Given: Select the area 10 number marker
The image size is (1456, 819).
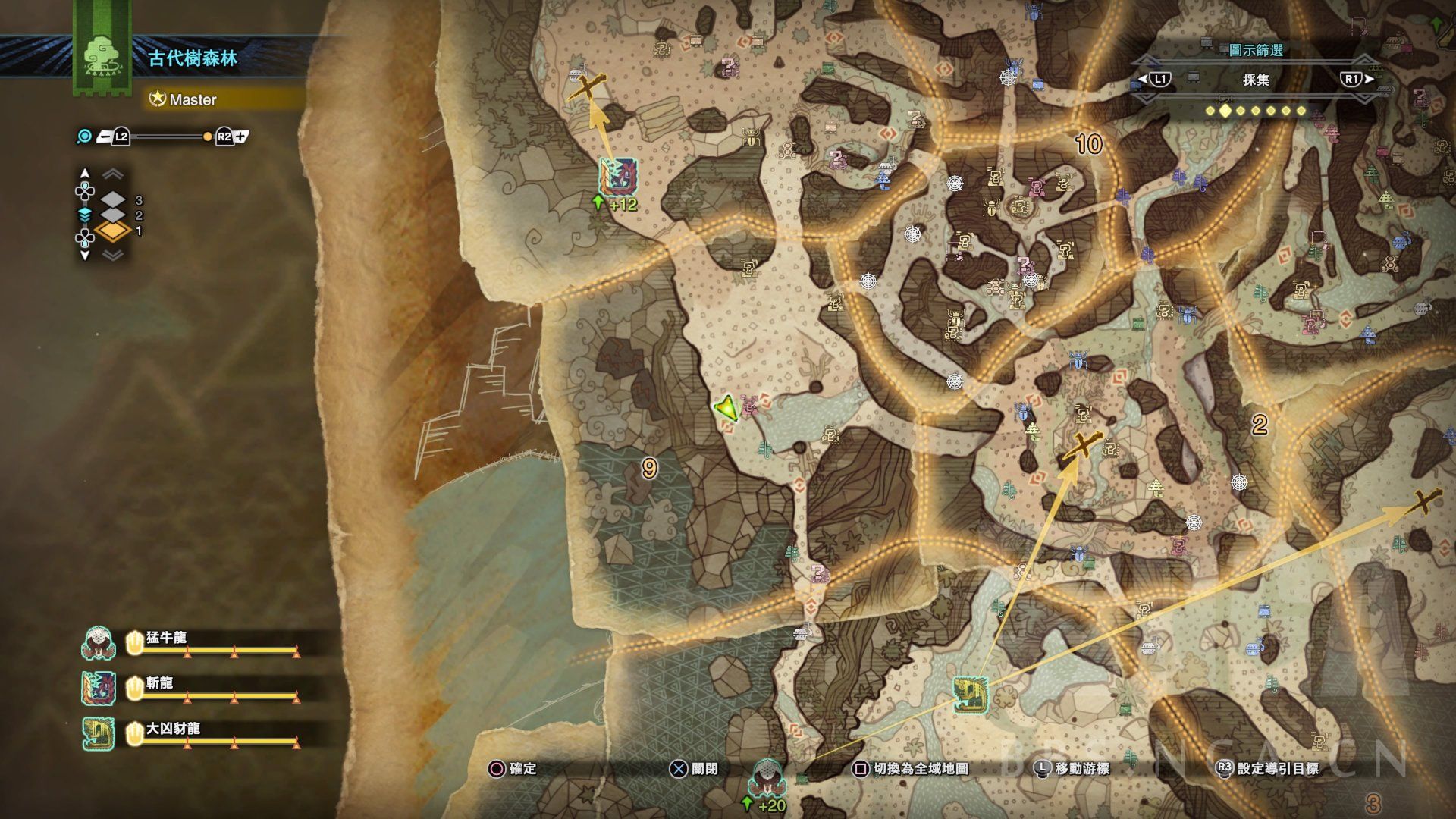Looking at the screenshot, I should click(x=1088, y=143).
